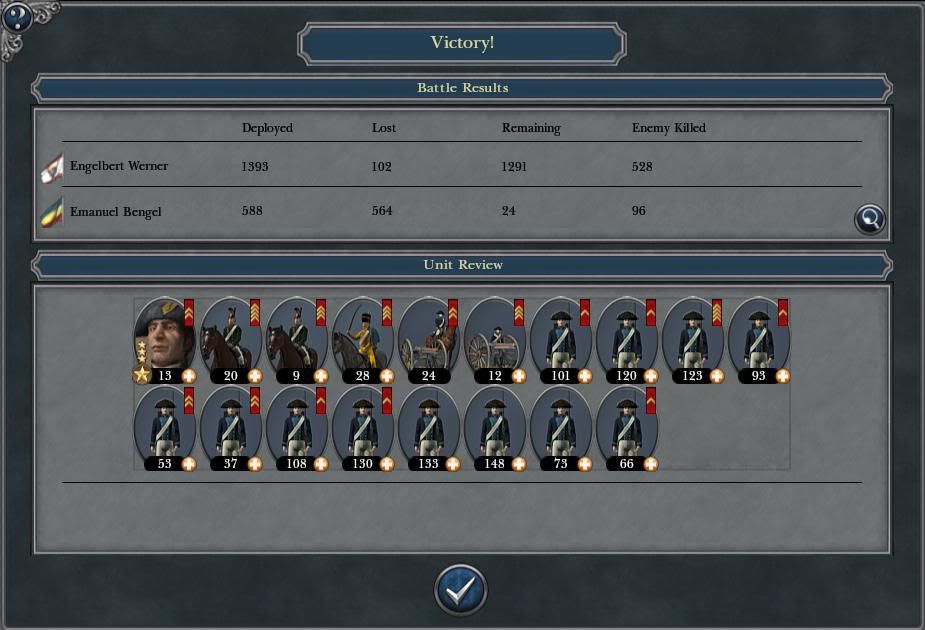Select the general unit card with 13 men
The image size is (925, 630).
[x=165, y=339]
